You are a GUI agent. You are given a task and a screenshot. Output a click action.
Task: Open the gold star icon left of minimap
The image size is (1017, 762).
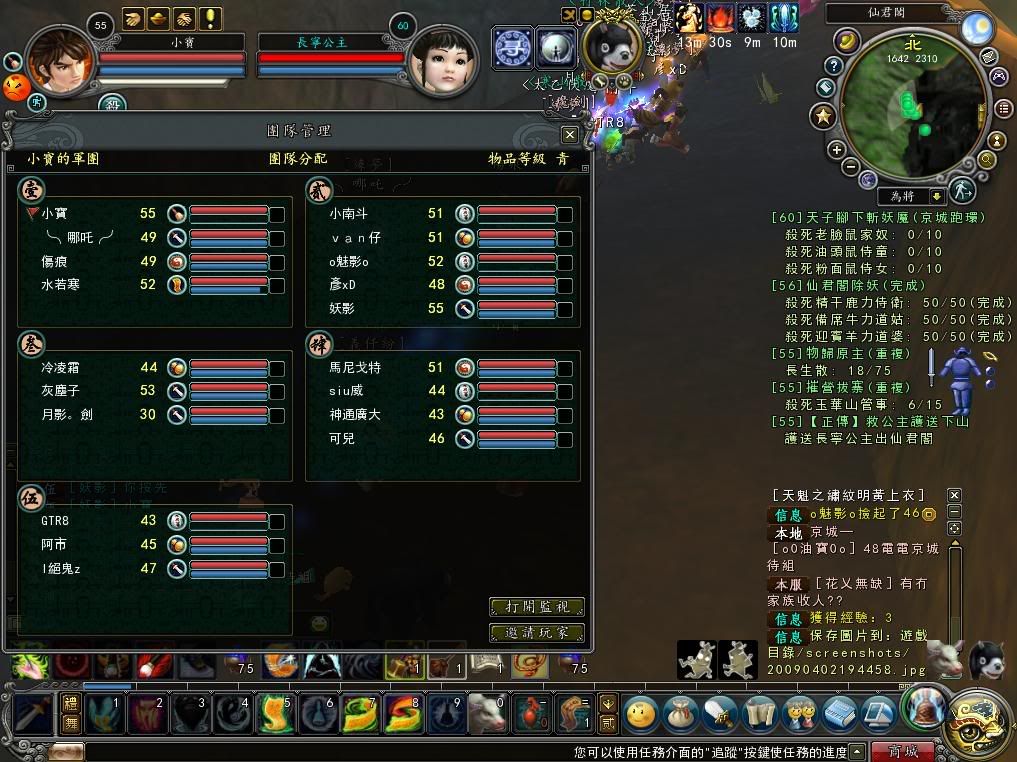823,117
